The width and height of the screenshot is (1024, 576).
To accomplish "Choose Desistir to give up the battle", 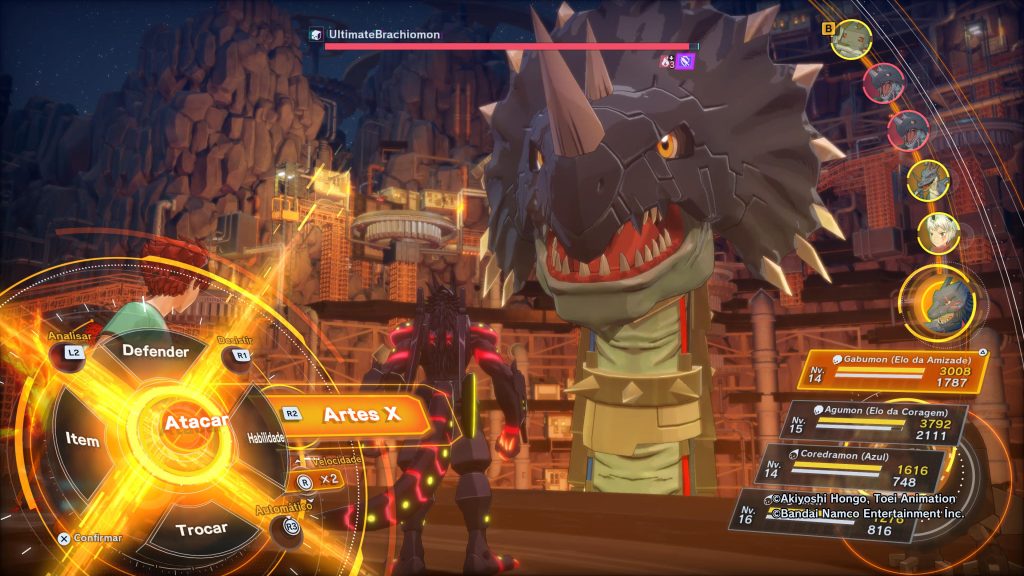I will pyautogui.click(x=241, y=354).
